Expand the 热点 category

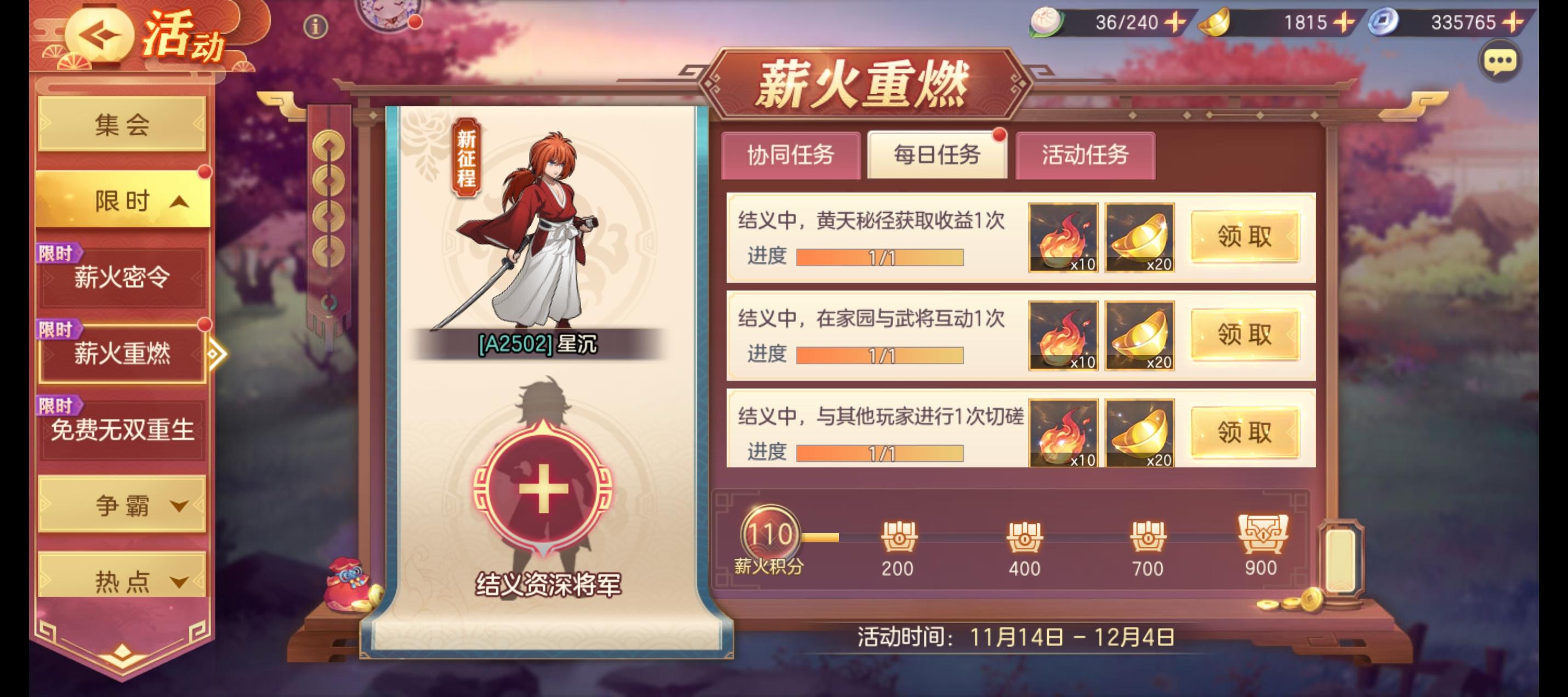[x=122, y=581]
